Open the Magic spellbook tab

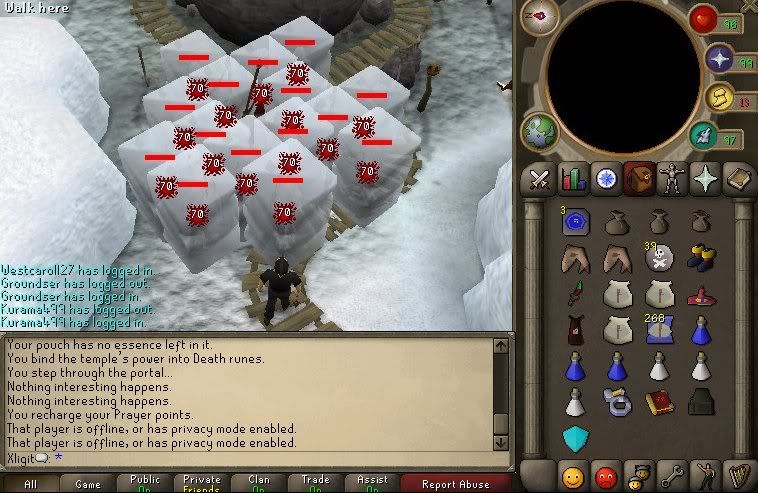click(x=737, y=180)
